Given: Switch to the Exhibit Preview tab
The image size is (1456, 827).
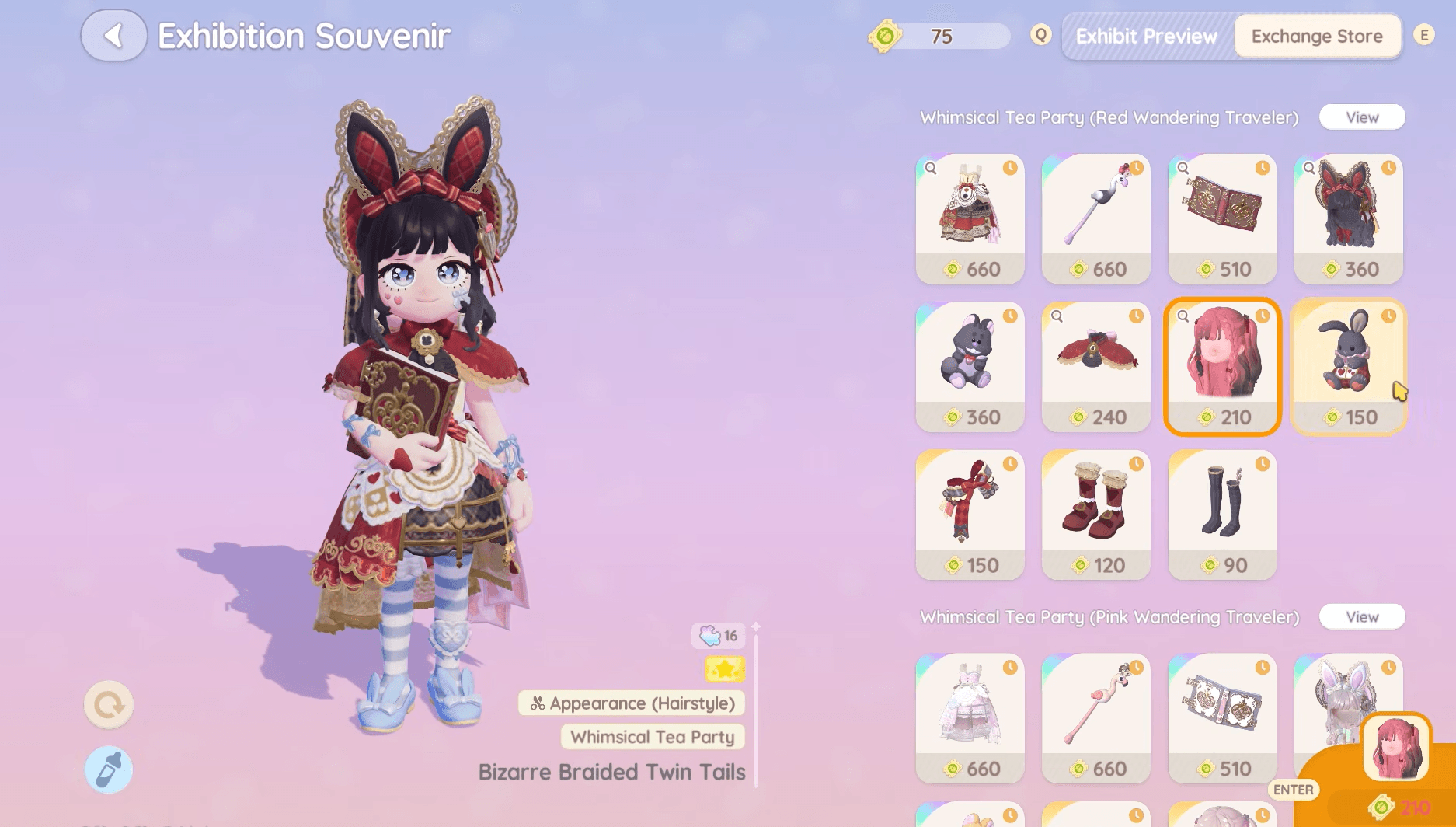Looking at the screenshot, I should pyautogui.click(x=1146, y=37).
